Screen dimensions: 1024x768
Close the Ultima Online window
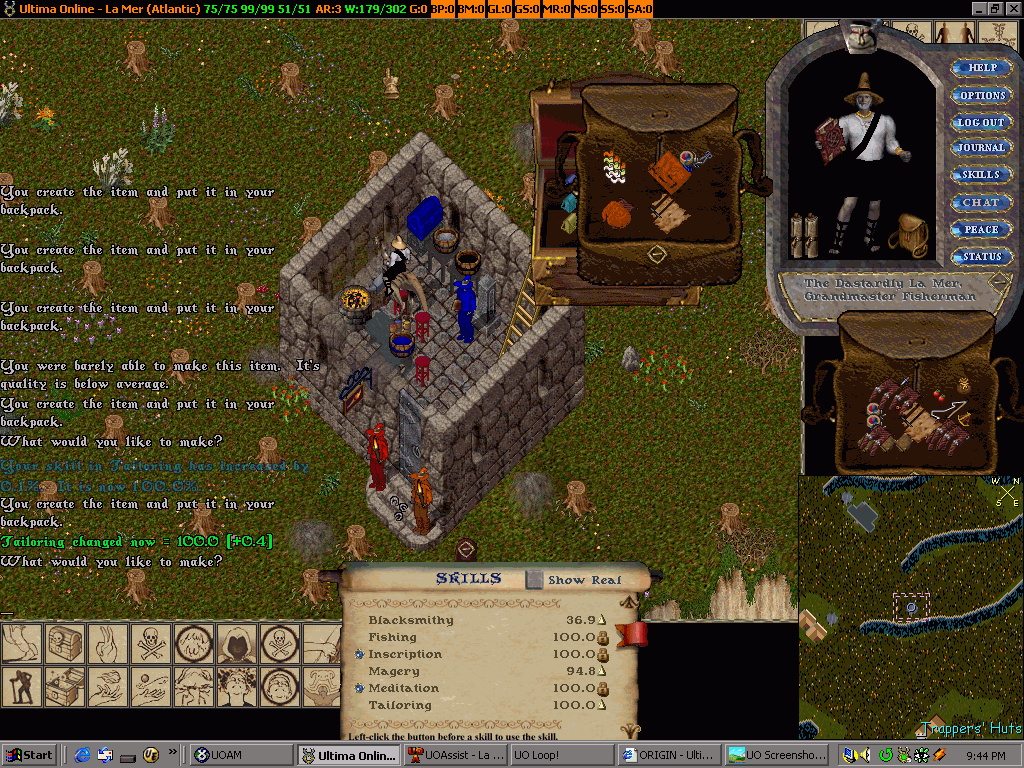pyautogui.click(x=1013, y=8)
